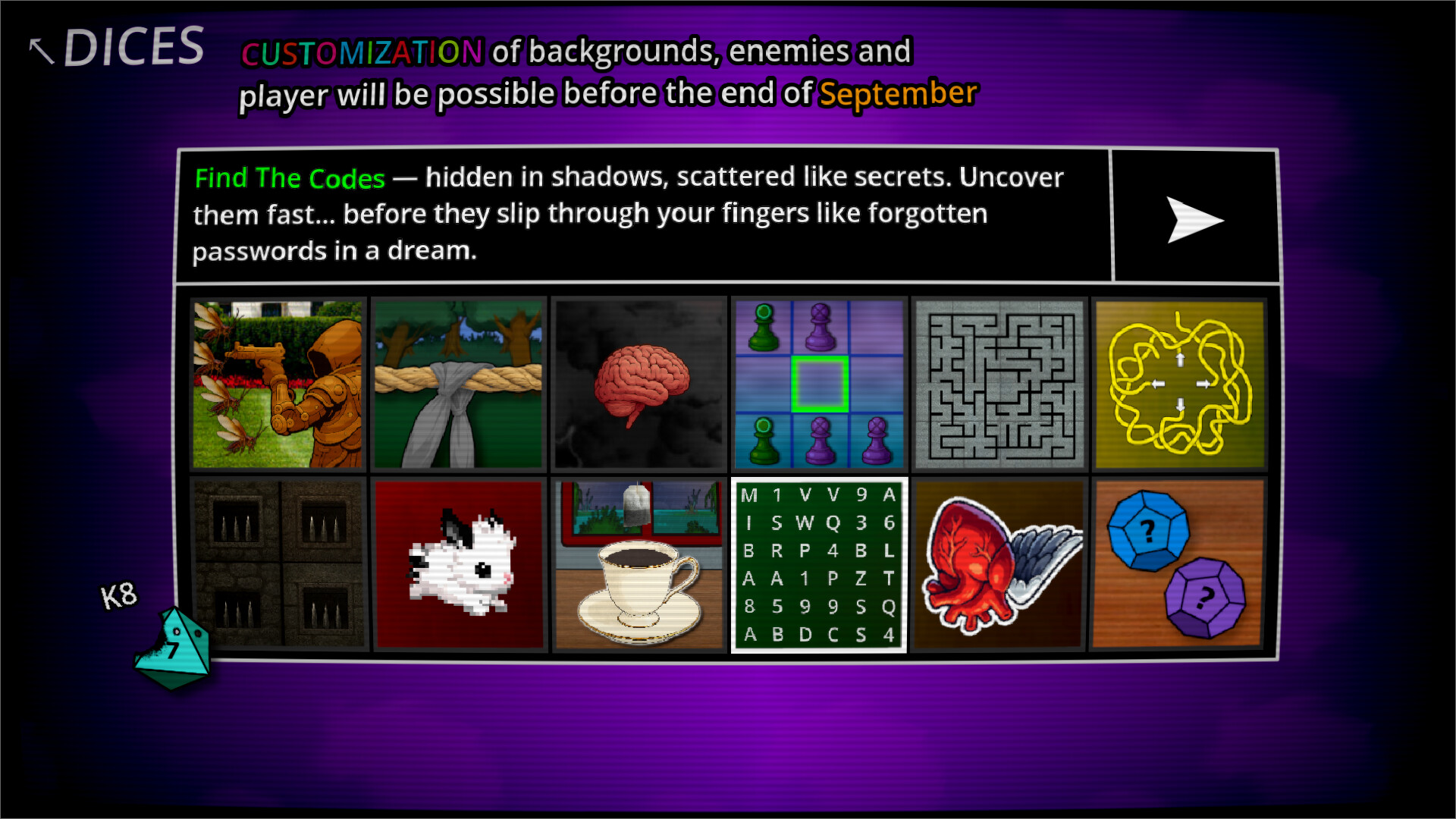Select the armored knight with gun minigame
The height and width of the screenshot is (819, 1456).
pos(278,384)
